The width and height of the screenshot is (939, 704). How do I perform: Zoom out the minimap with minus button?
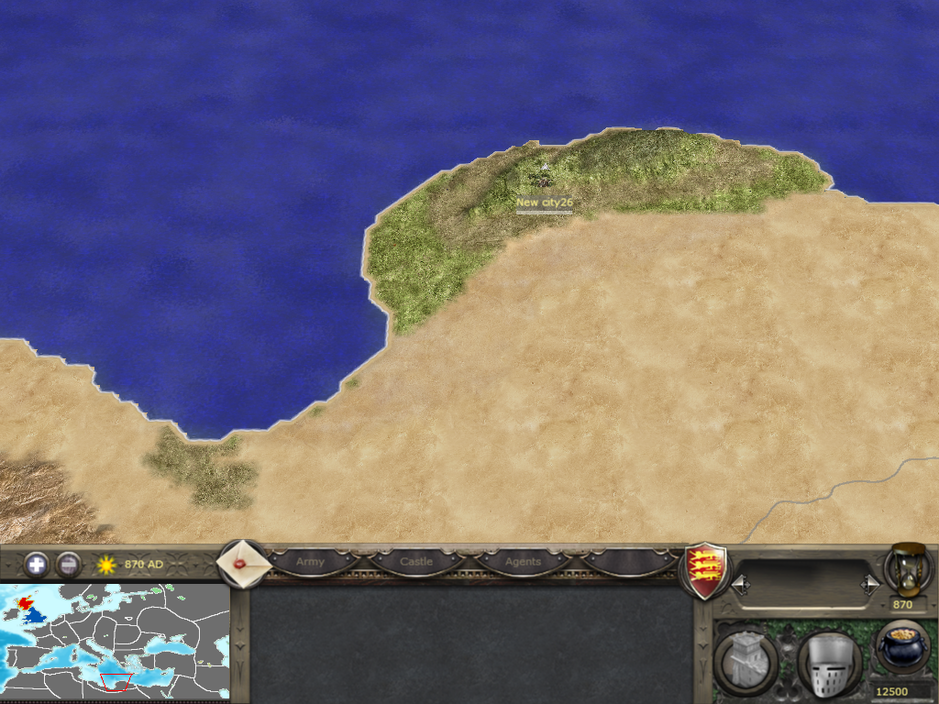(68, 564)
